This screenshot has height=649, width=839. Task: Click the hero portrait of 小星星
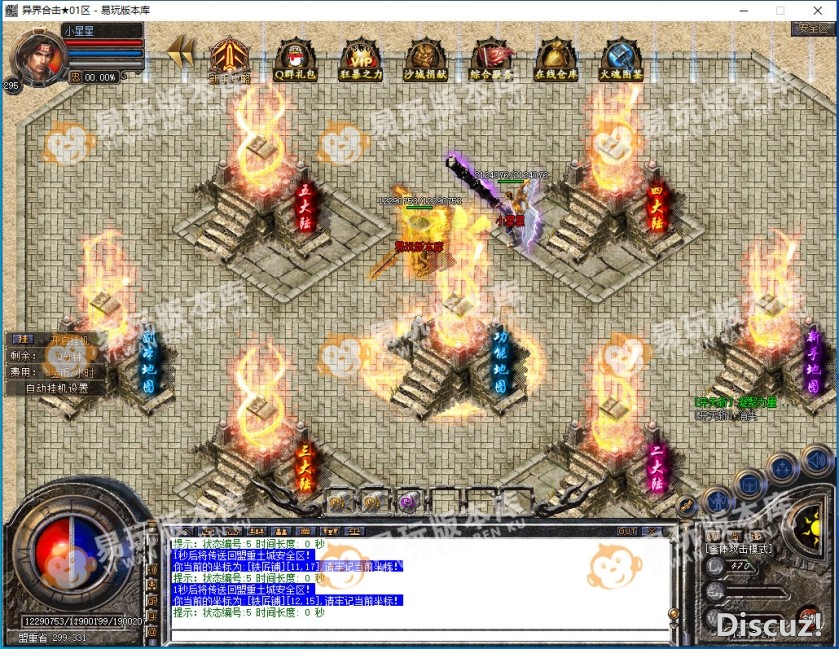[32, 57]
